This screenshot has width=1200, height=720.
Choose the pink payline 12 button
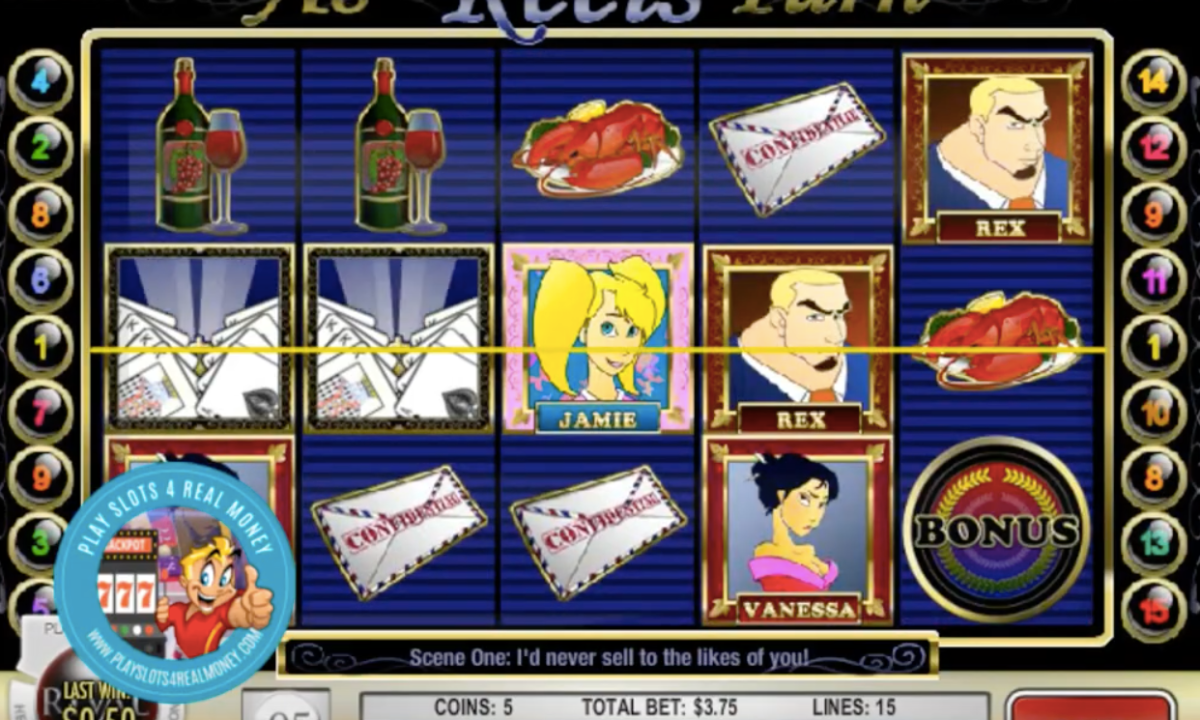point(1154,148)
